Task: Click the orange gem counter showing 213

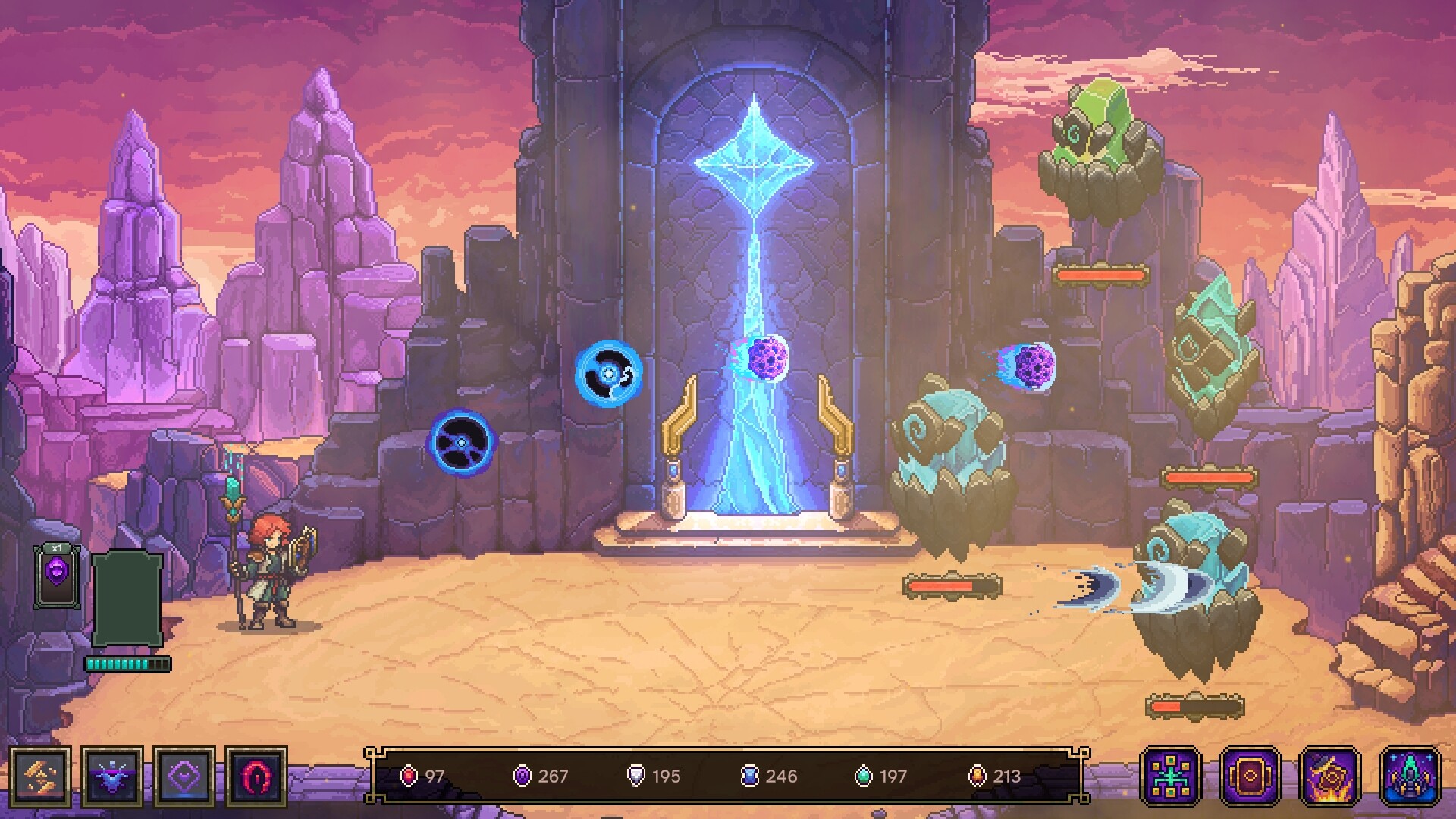Action: point(978,777)
